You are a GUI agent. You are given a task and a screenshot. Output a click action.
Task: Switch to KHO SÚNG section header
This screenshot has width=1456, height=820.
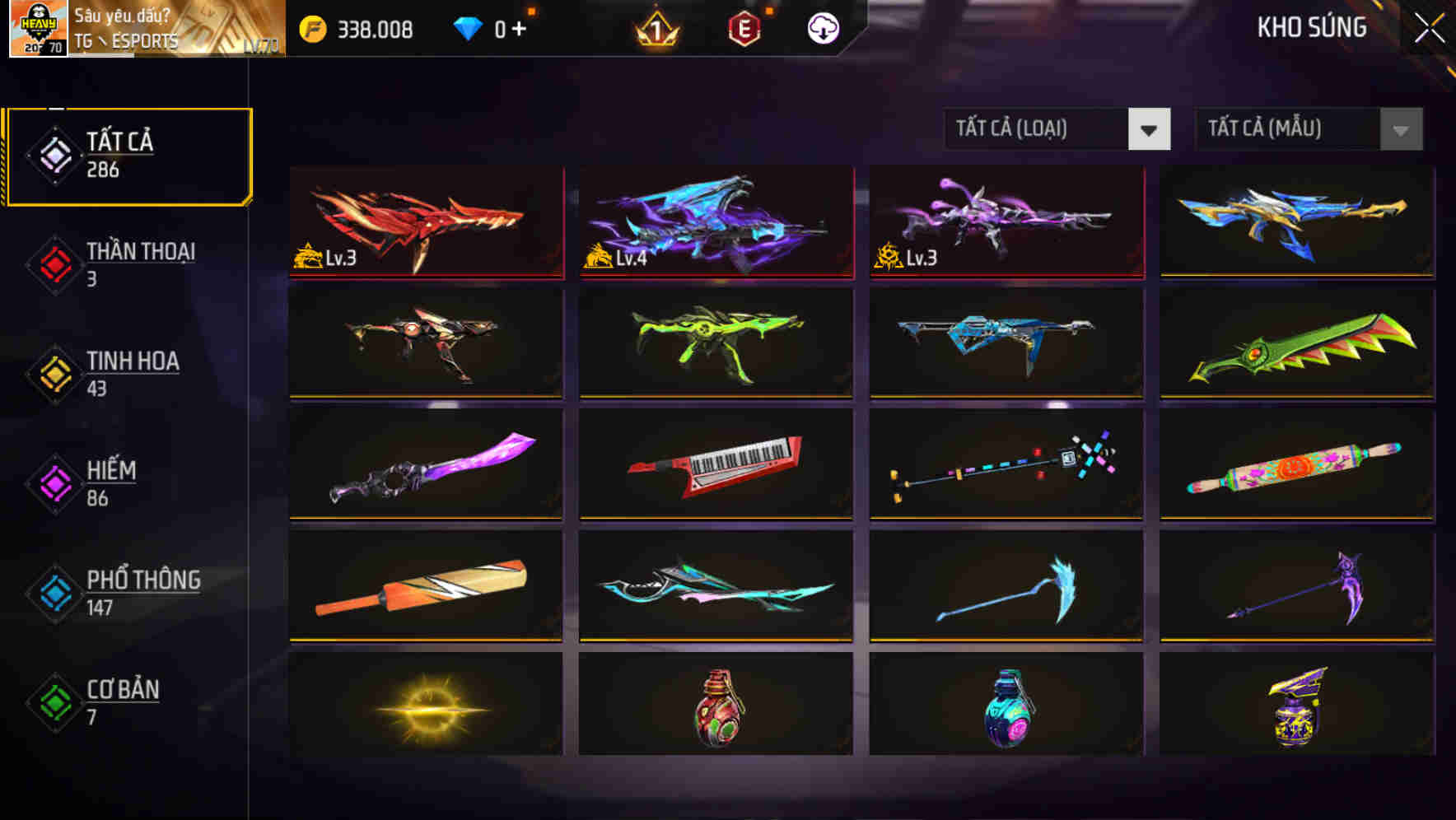(1311, 27)
